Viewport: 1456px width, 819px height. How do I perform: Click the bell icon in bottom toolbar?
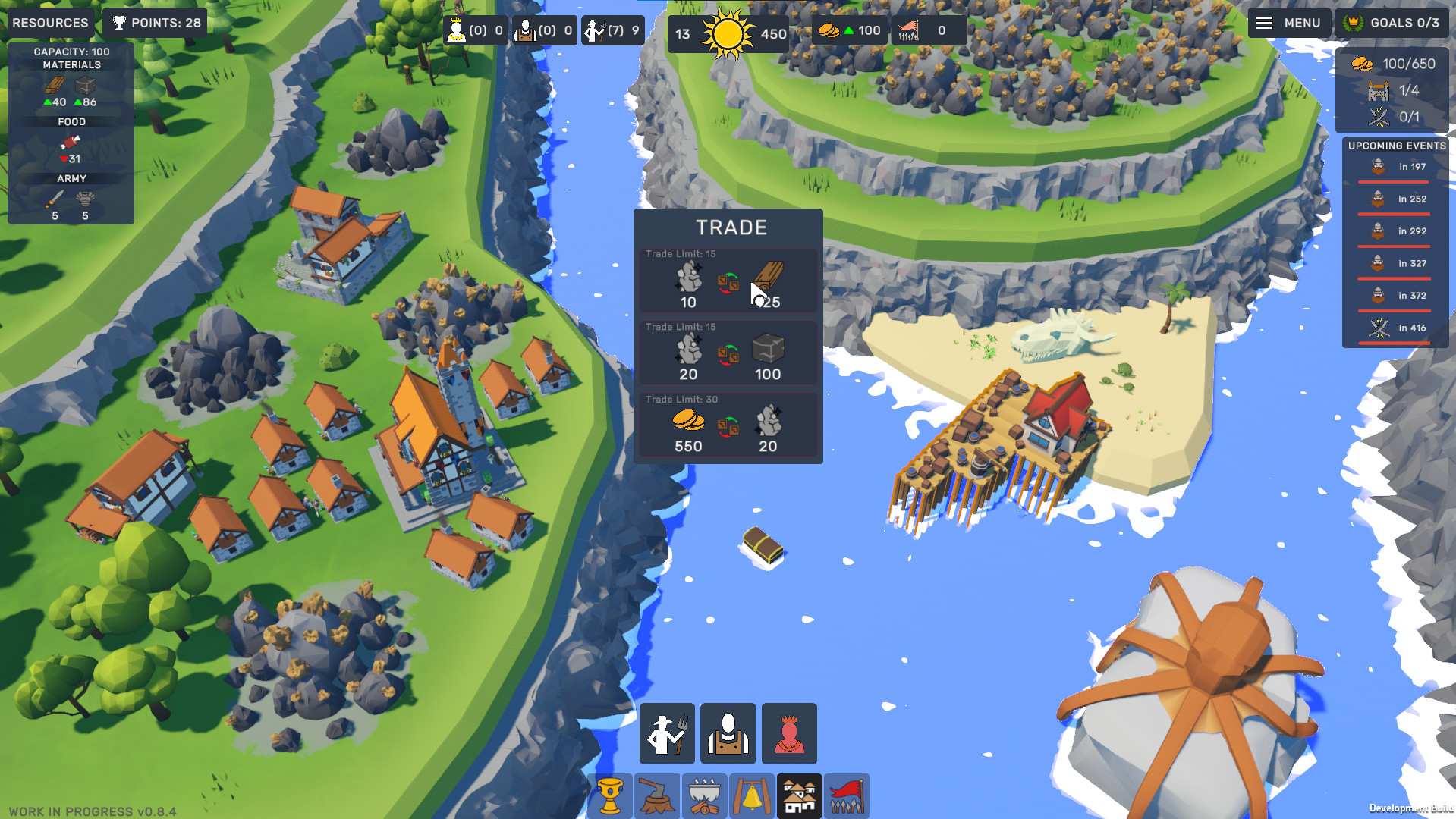[x=752, y=795]
